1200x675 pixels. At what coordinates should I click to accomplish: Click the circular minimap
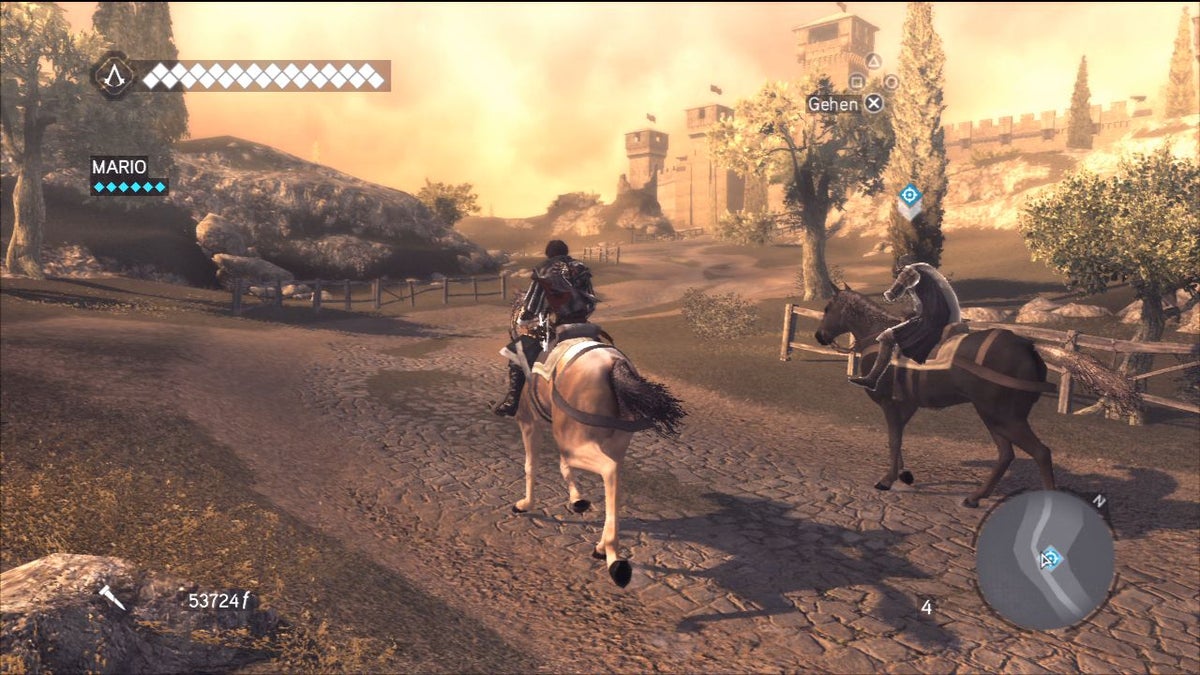1044,558
